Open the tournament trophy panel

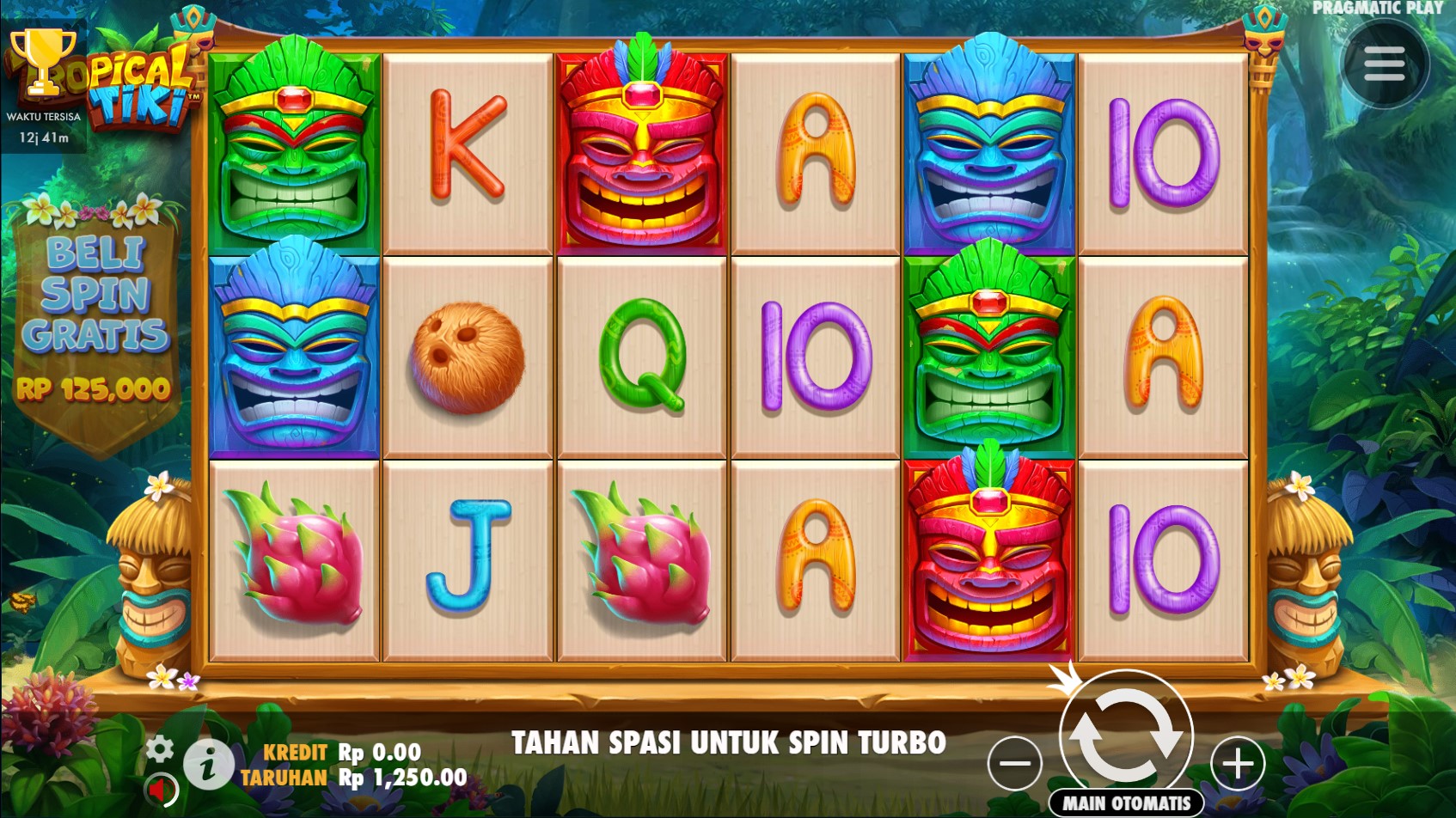click(x=43, y=64)
